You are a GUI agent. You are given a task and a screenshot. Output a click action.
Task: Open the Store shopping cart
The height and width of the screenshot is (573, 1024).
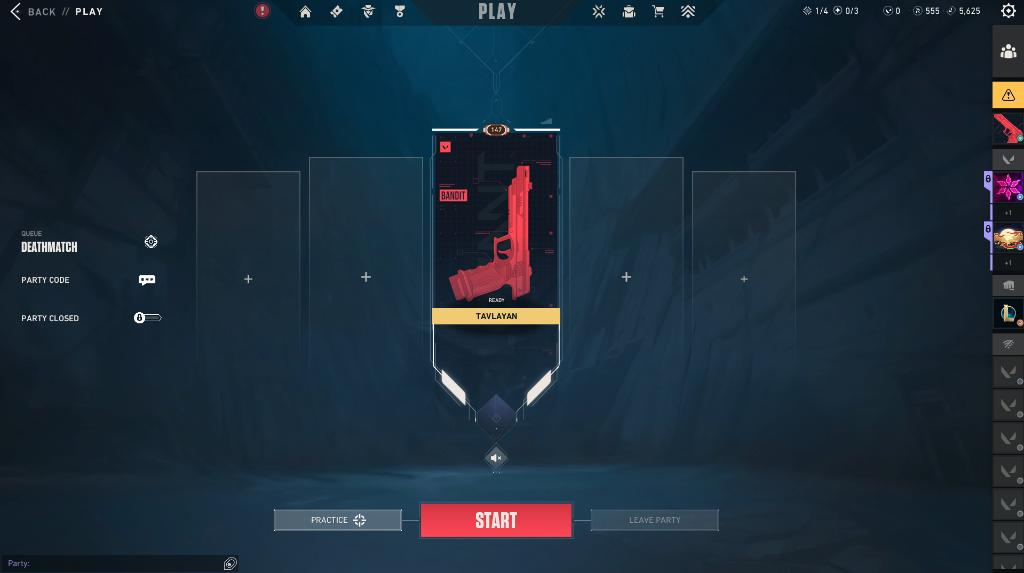click(658, 12)
